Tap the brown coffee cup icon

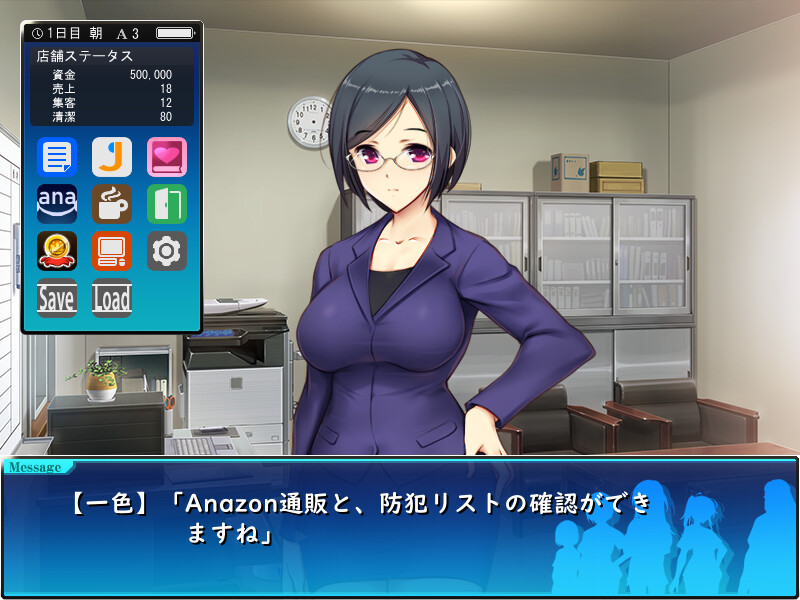(x=112, y=204)
